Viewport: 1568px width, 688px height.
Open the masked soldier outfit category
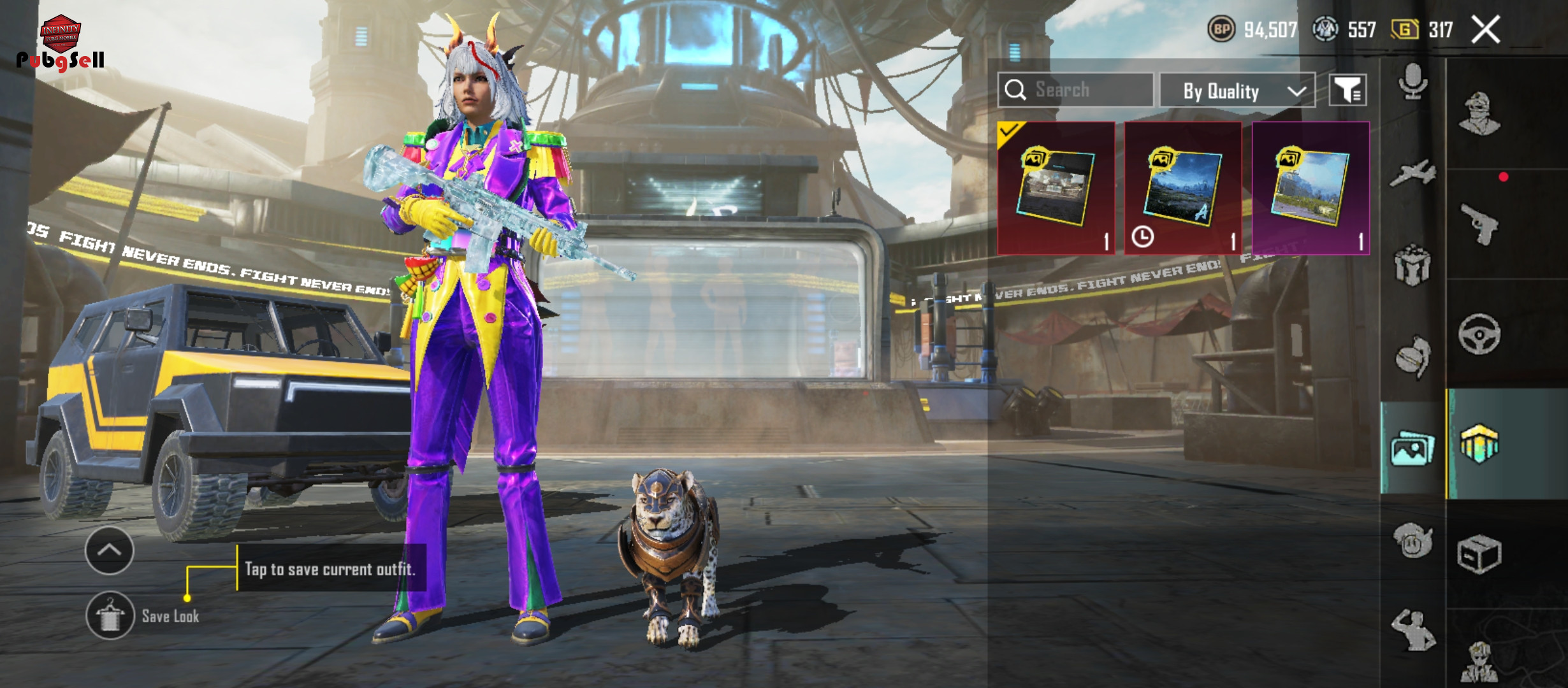tap(1479, 114)
